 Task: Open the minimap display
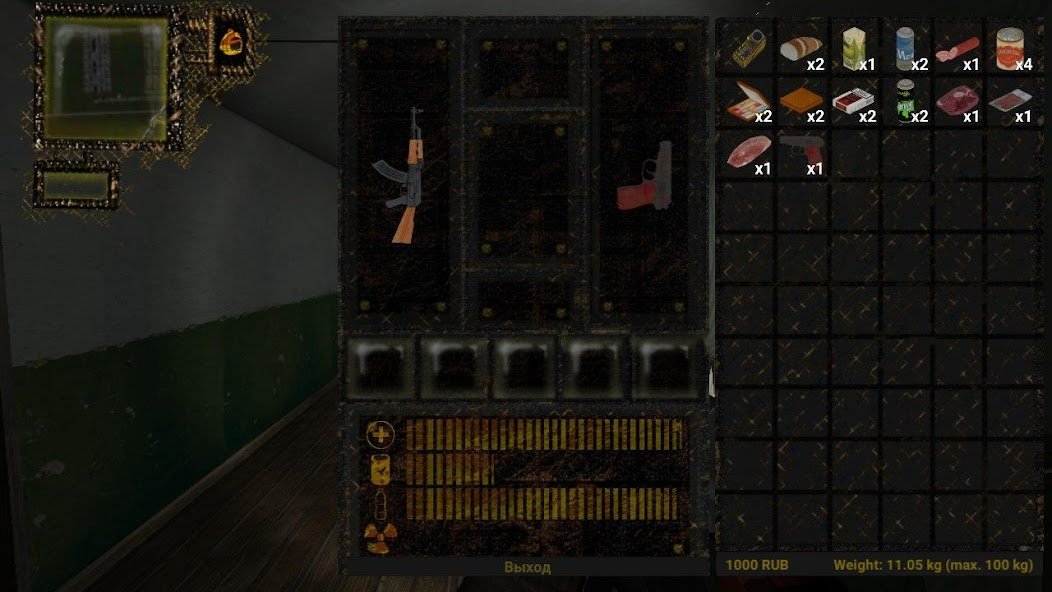(106, 80)
